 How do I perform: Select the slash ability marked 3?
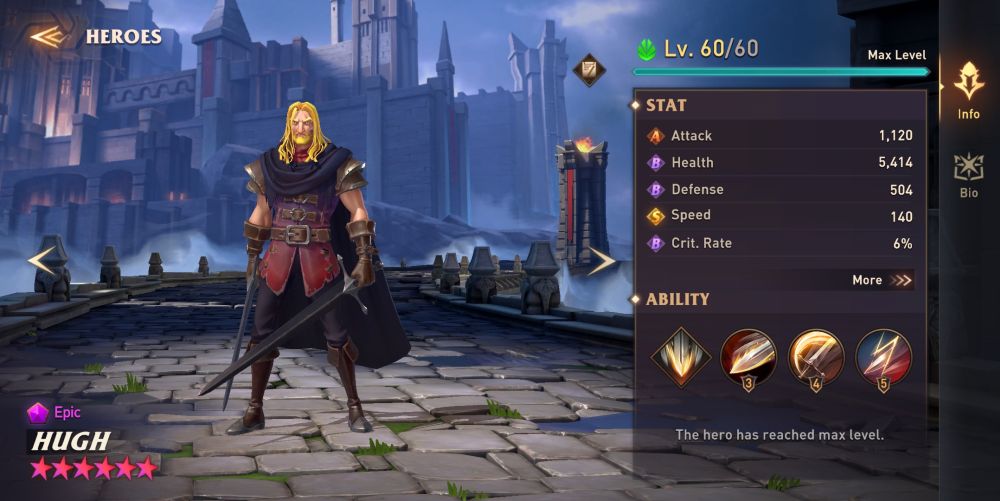(748, 357)
